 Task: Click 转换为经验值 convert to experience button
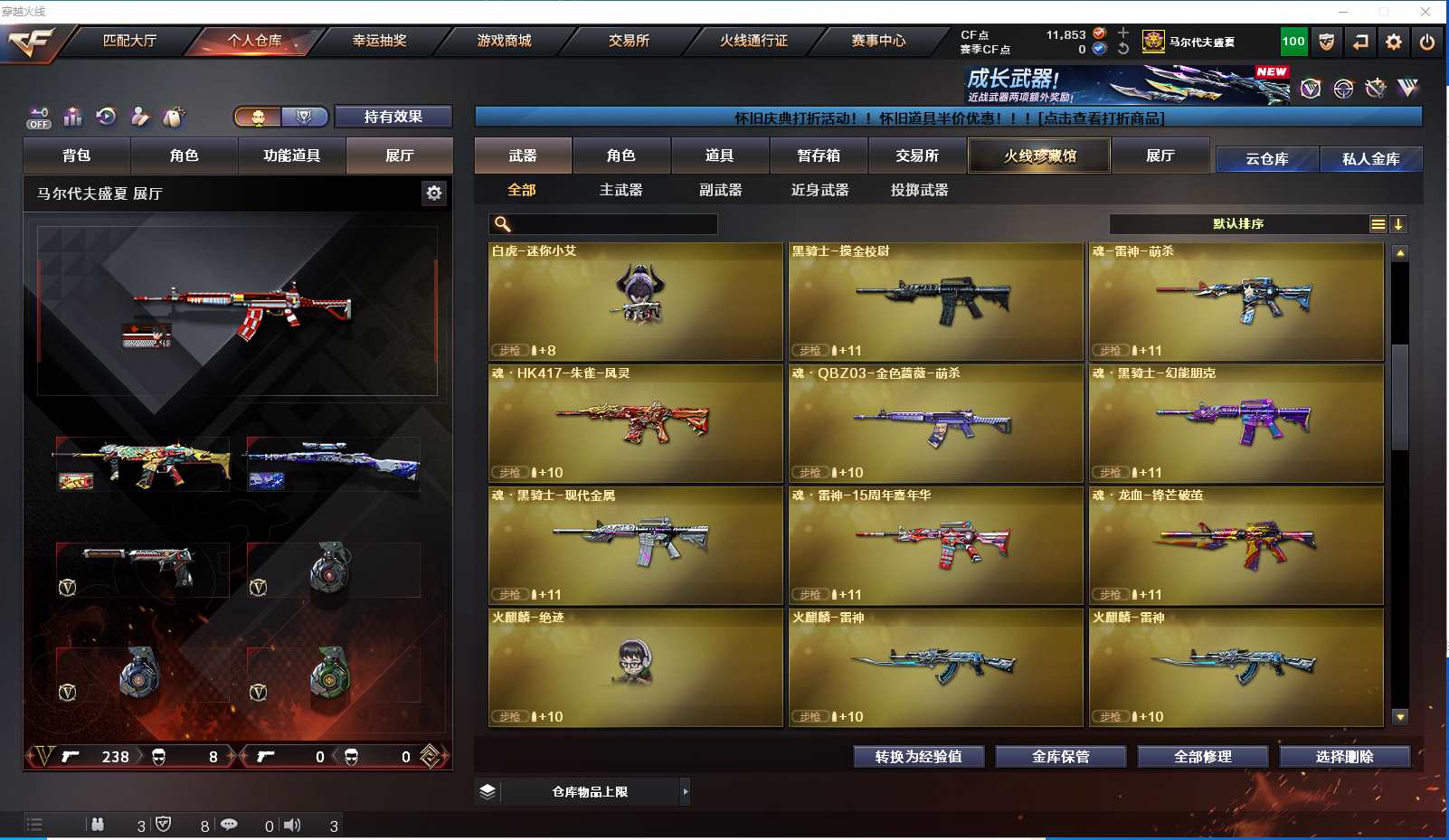(x=918, y=757)
